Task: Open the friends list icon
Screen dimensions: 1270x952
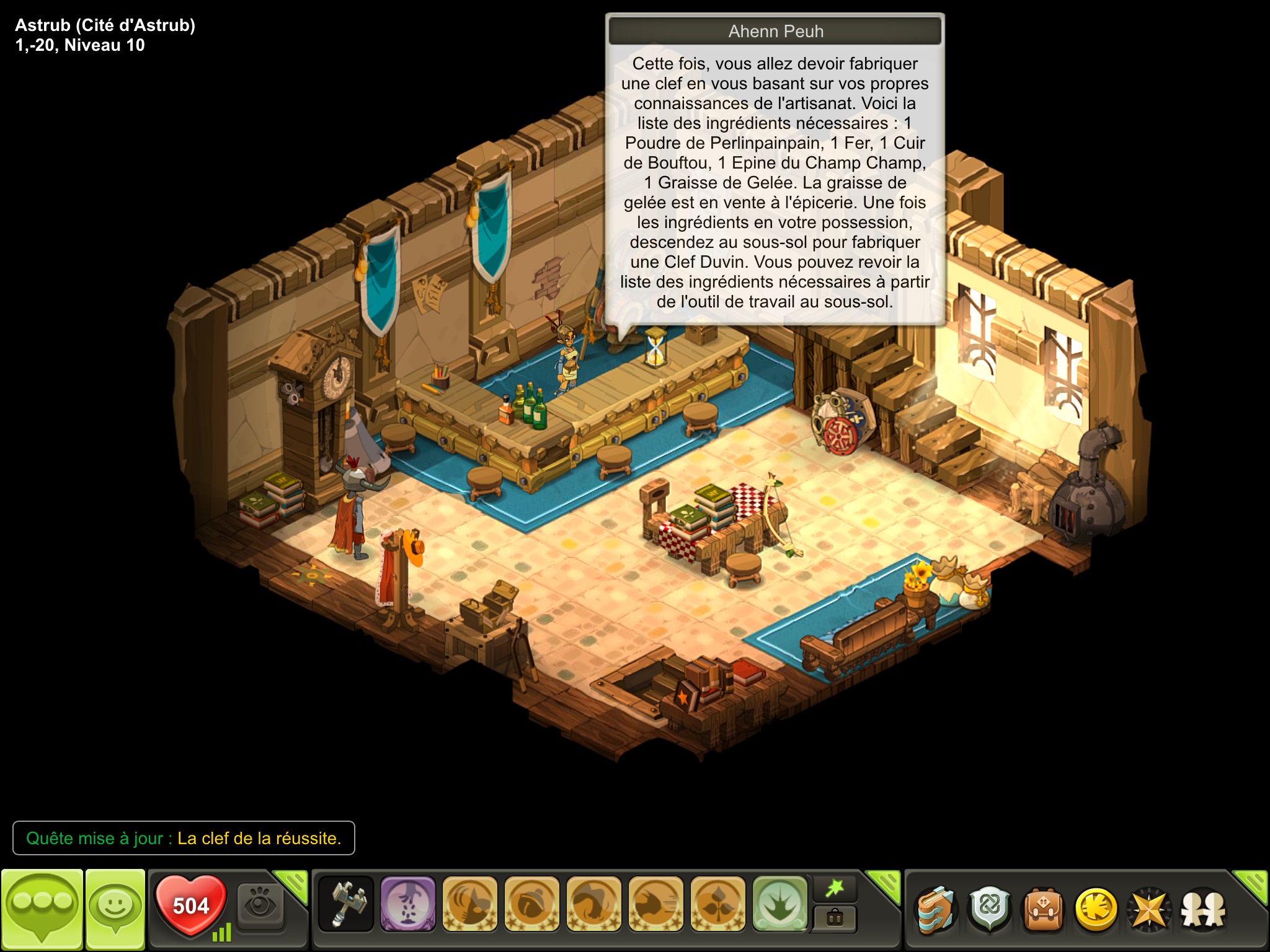Action: tap(1203, 909)
